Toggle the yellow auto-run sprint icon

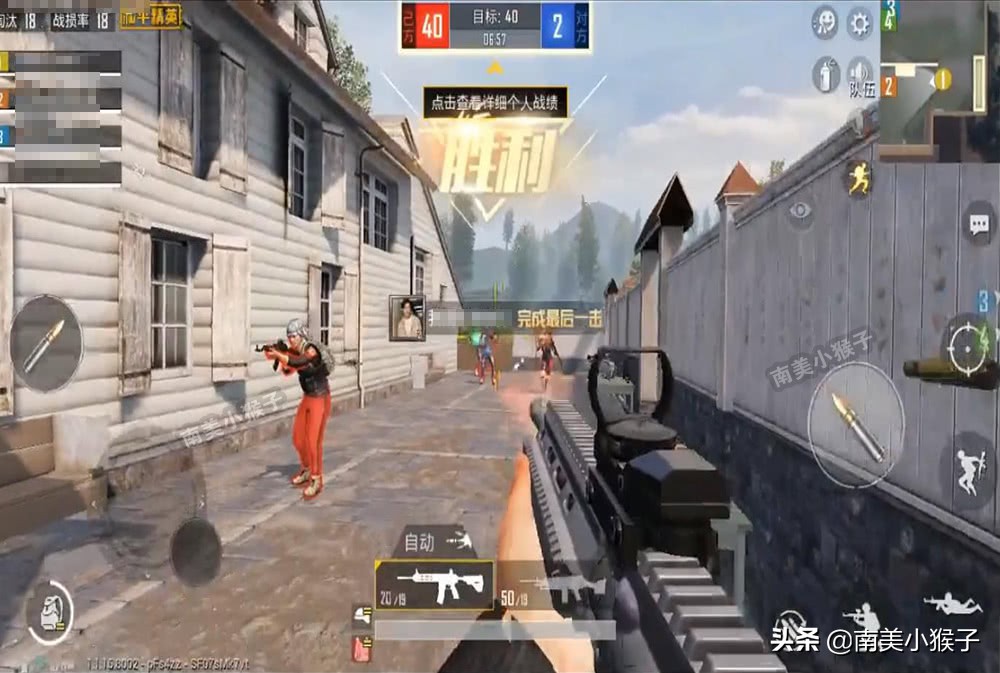858,179
